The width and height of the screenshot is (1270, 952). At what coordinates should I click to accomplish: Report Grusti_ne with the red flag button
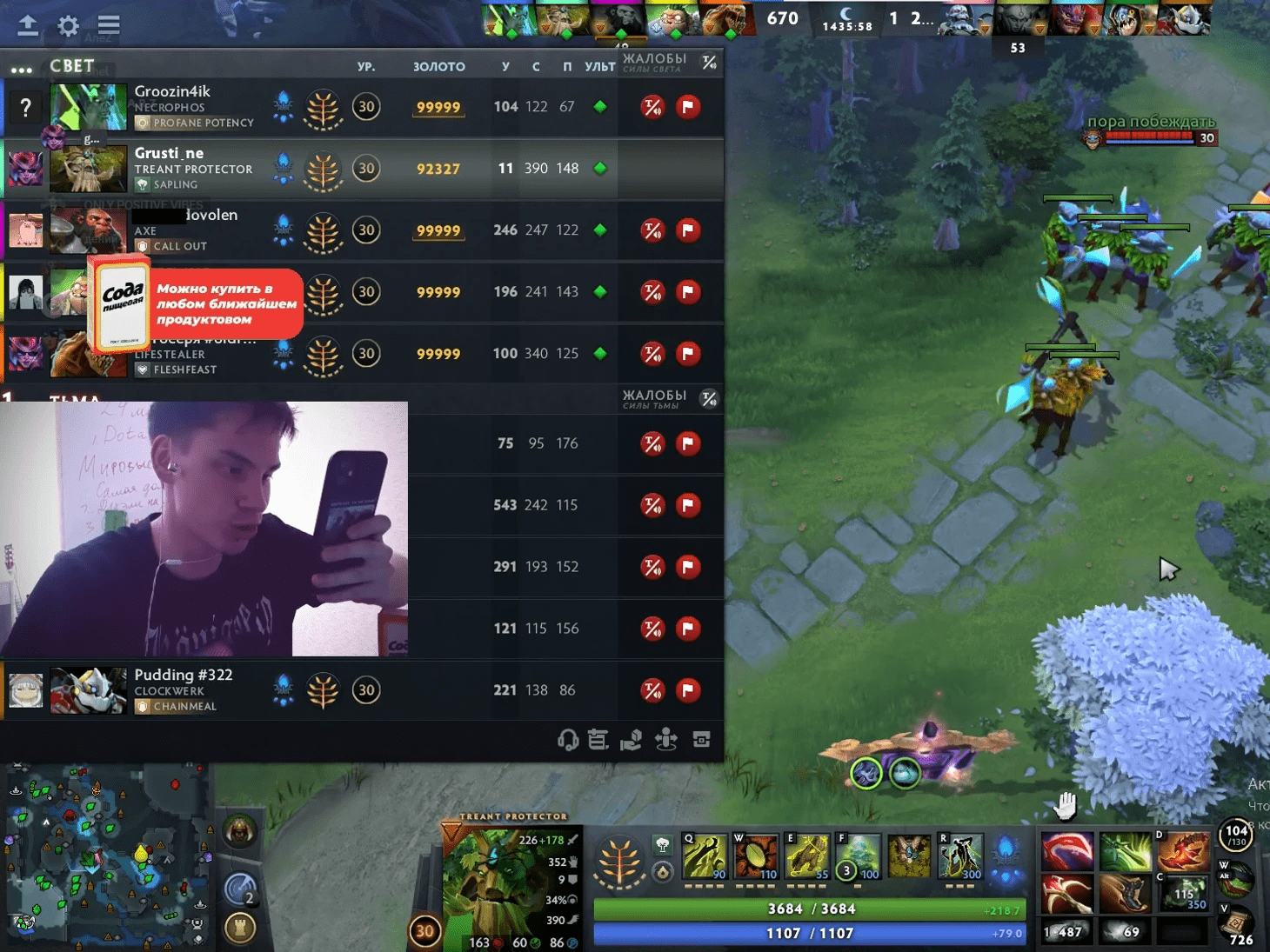[688, 169]
